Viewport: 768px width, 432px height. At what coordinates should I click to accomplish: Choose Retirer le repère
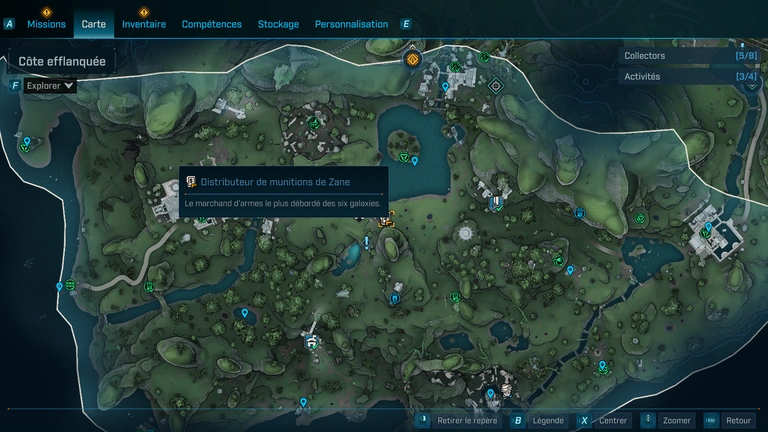(459, 421)
